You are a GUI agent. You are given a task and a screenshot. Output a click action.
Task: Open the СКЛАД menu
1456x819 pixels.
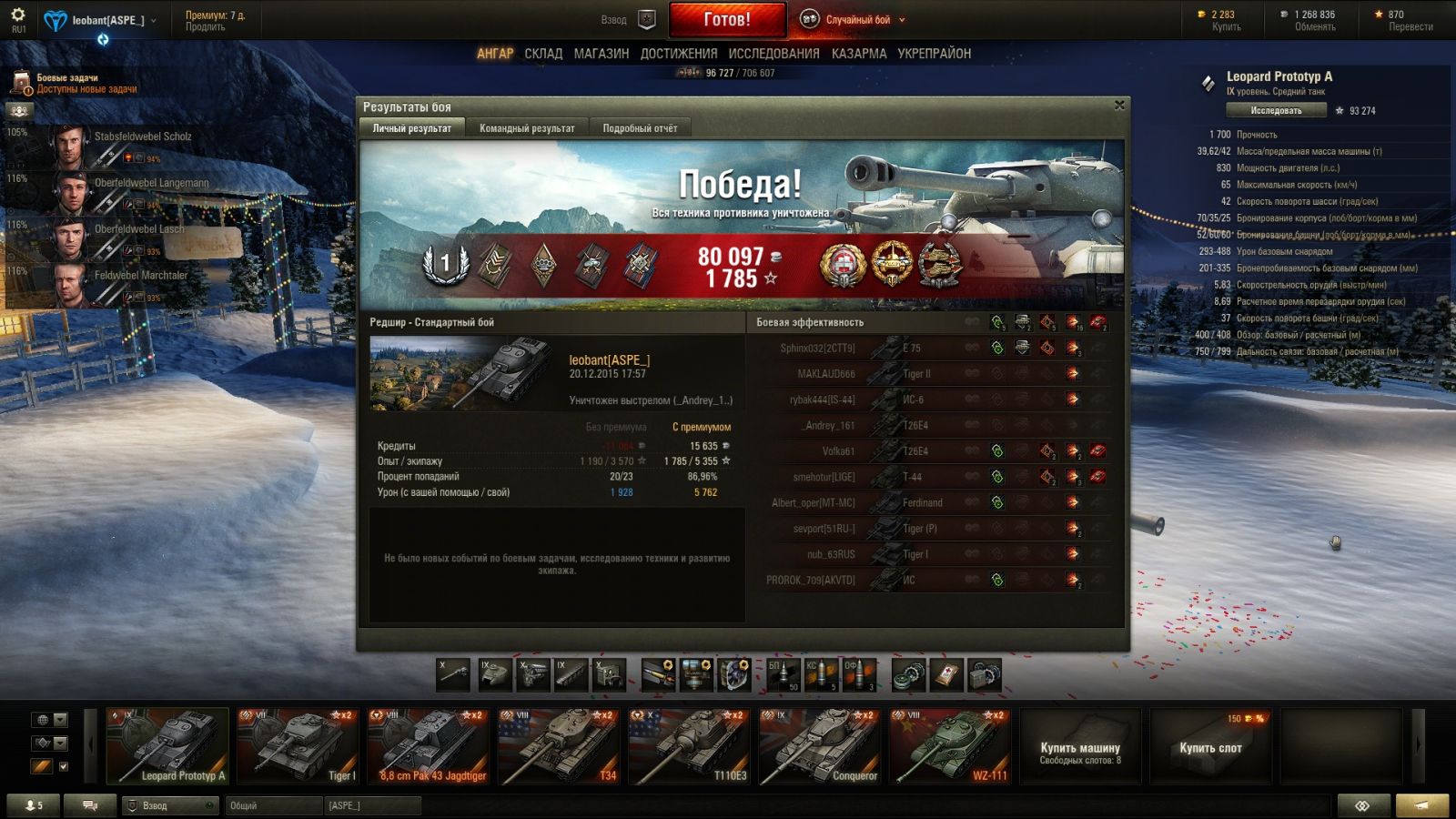point(543,54)
